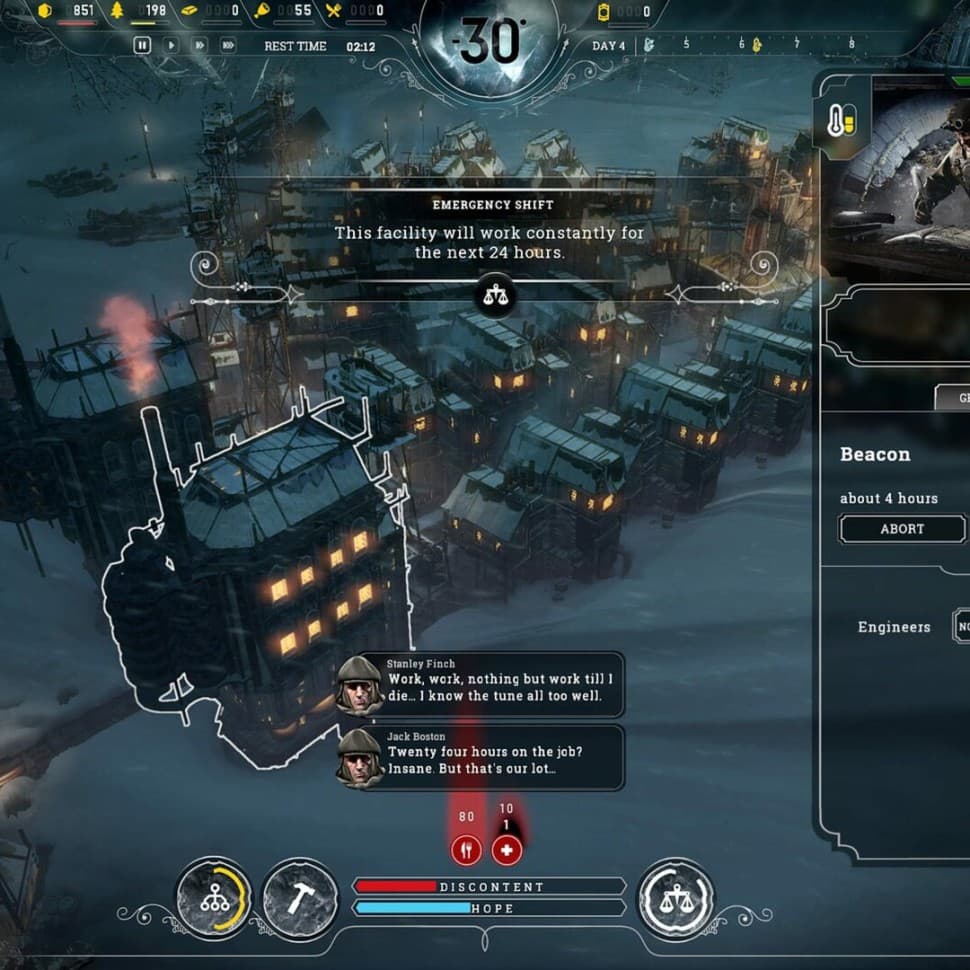Screen dimensions: 970x970
Task: Click the Emergency Shift scales icon
Action: coord(494,295)
